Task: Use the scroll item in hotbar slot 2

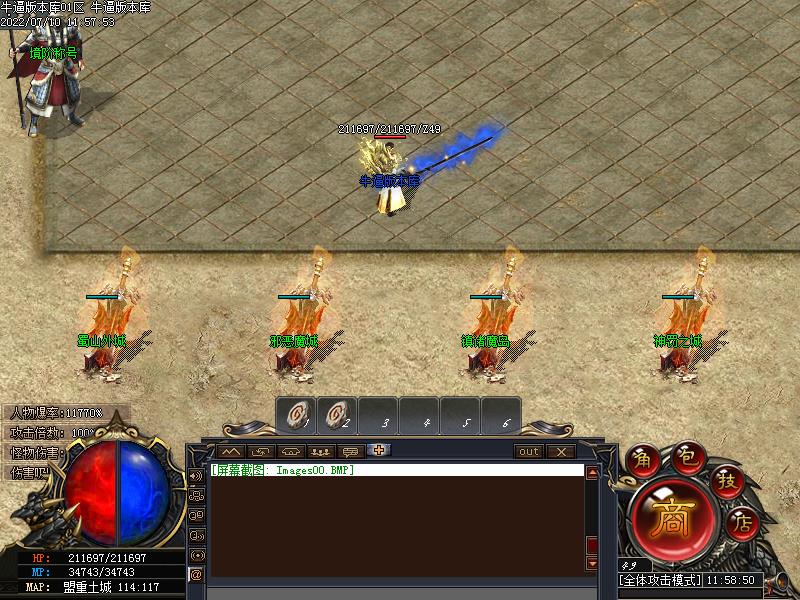Action: coord(338,416)
